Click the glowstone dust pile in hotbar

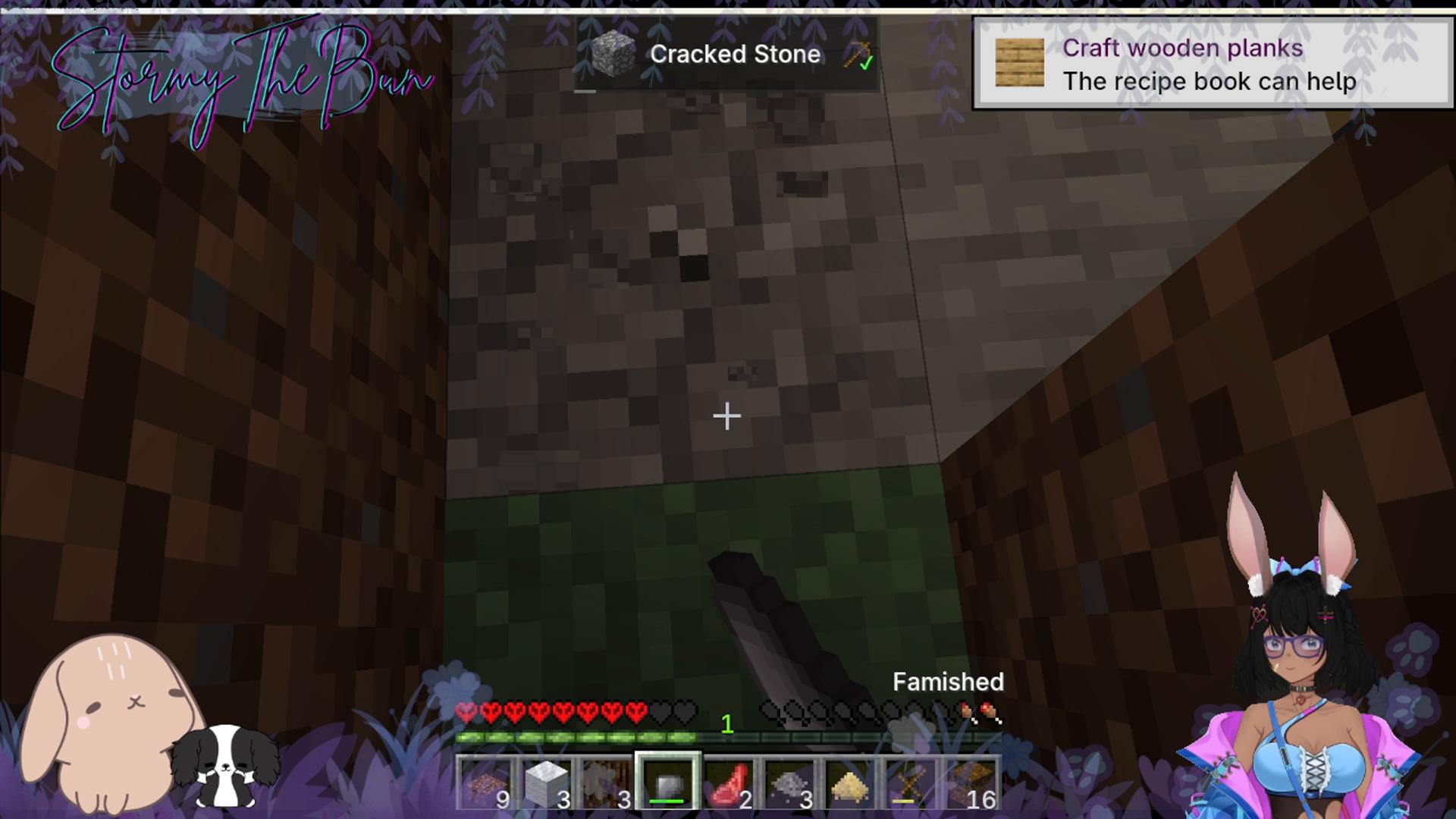click(x=848, y=785)
